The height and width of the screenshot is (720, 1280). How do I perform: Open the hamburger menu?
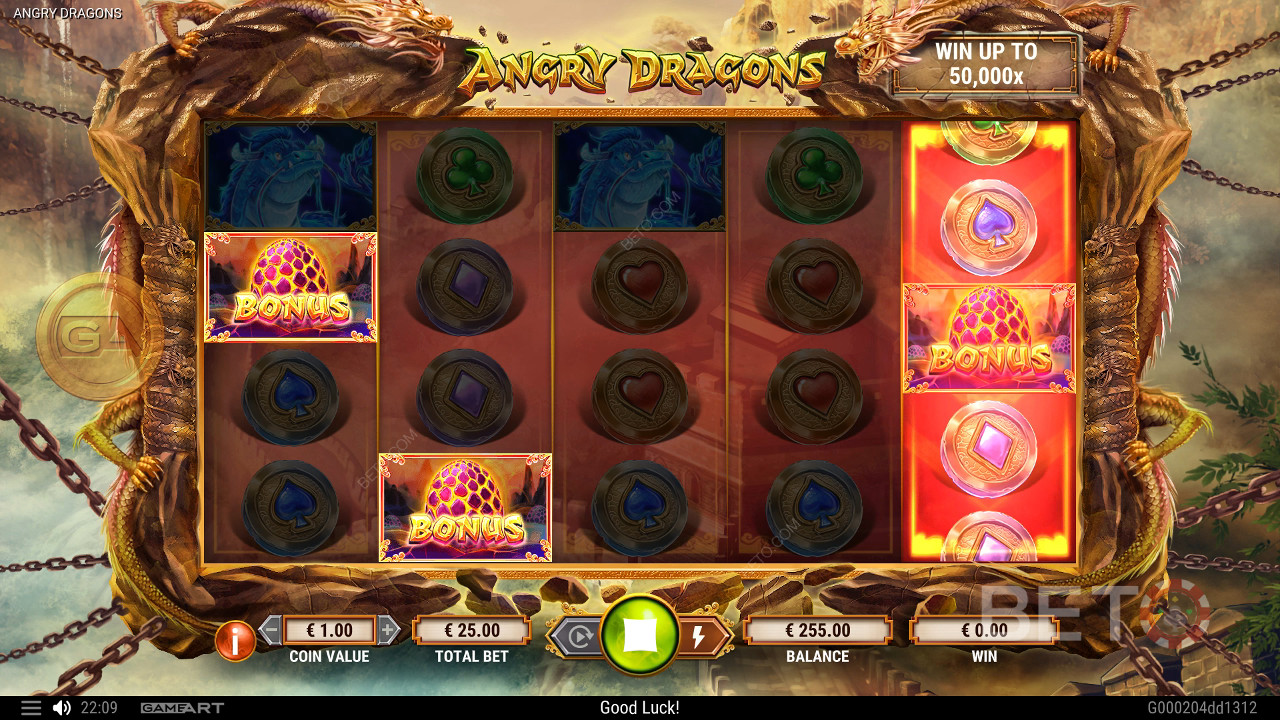point(31,708)
